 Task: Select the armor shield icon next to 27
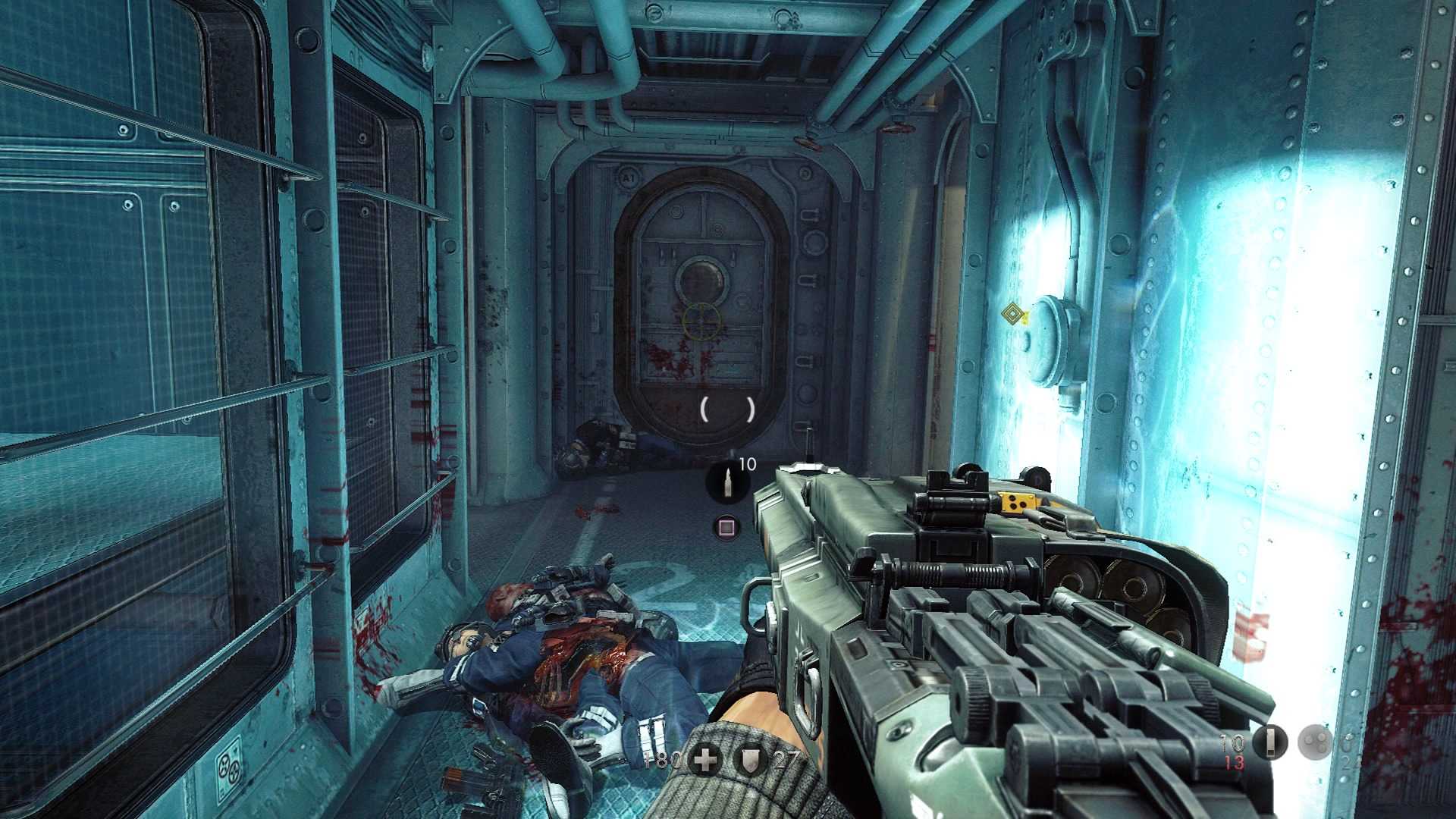click(x=749, y=757)
